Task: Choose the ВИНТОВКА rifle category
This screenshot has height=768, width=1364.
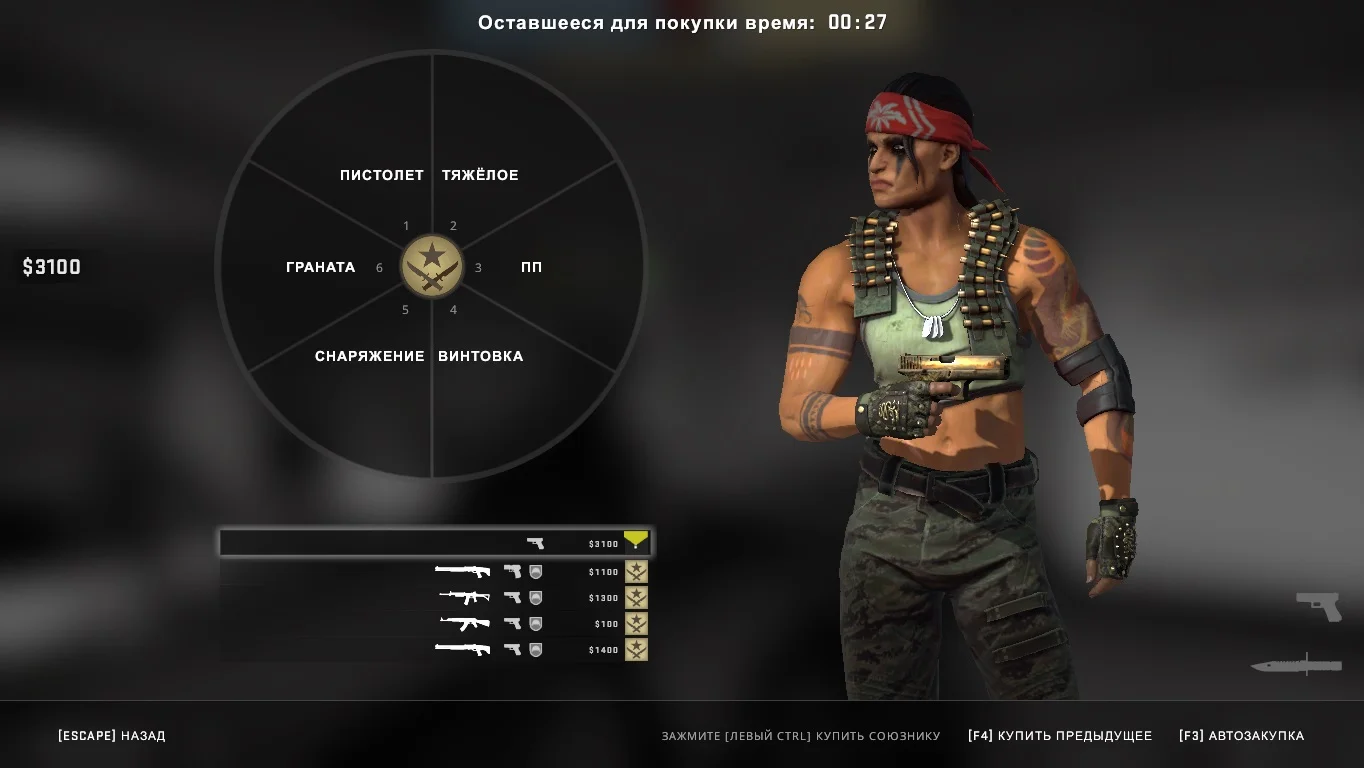Action: pyautogui.click(x=480, y=356)
